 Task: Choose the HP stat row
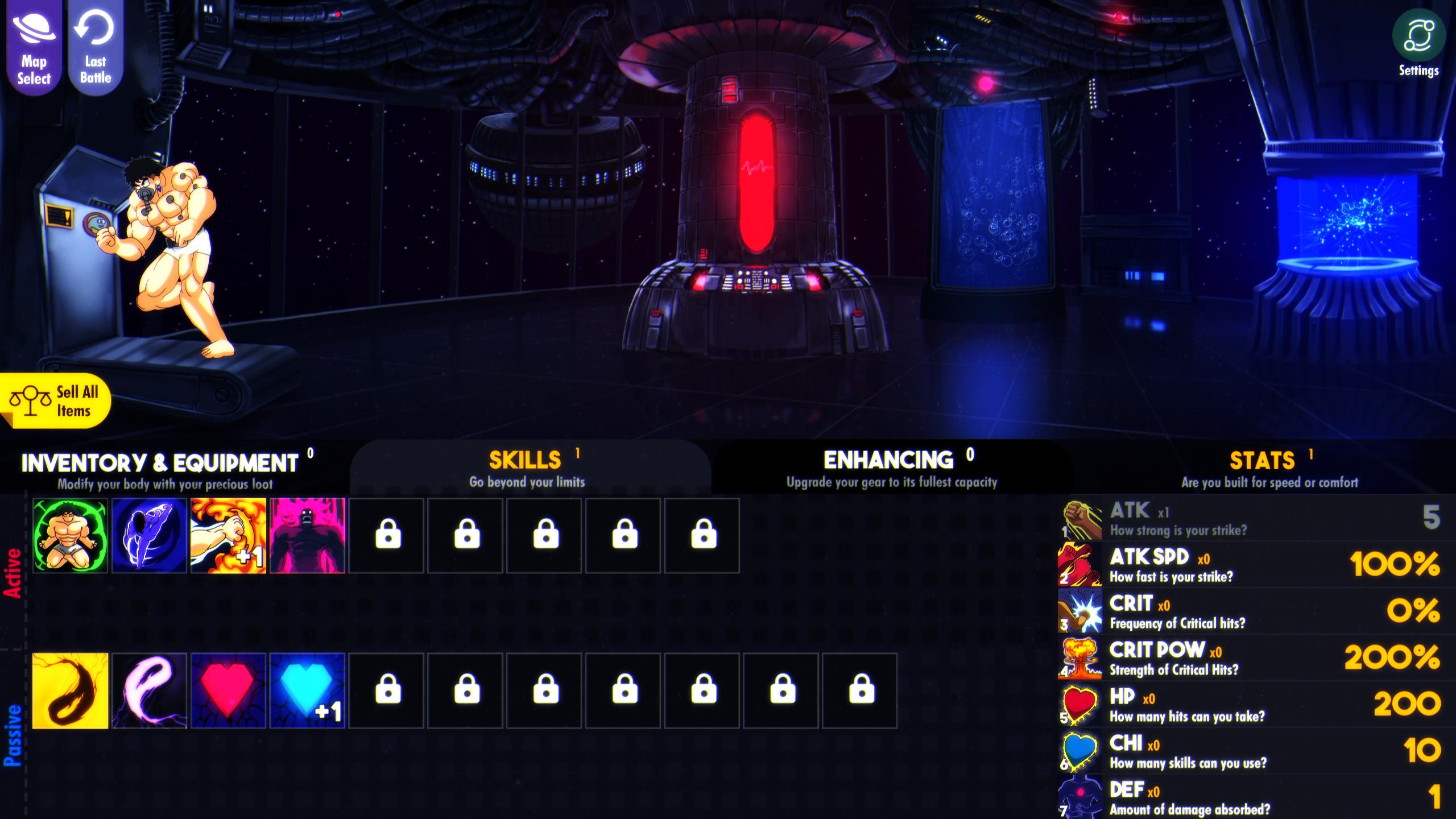(1251, 704)
